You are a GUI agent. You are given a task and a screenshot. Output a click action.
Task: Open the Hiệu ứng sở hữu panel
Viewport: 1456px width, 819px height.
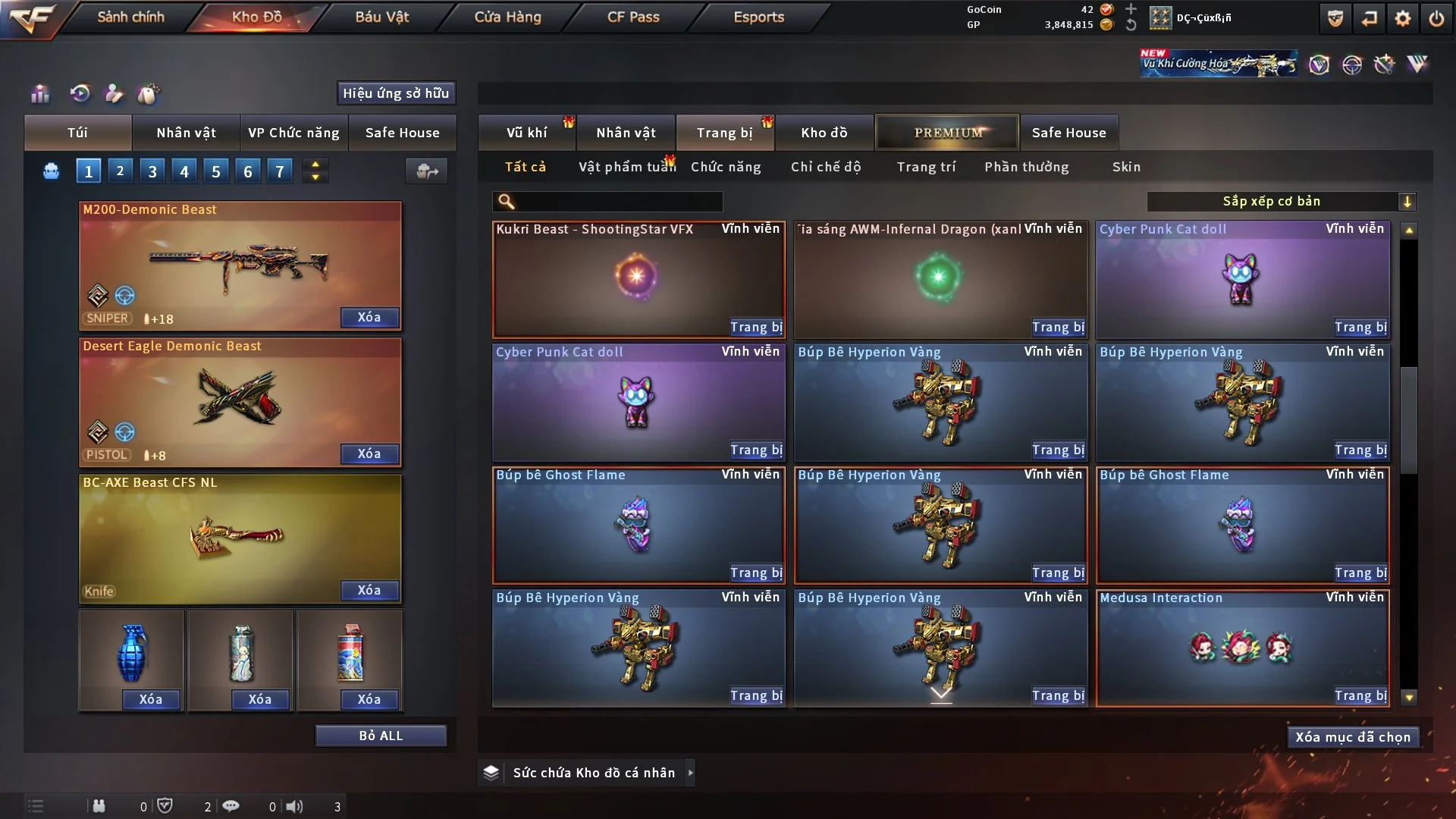coord(396,93)
